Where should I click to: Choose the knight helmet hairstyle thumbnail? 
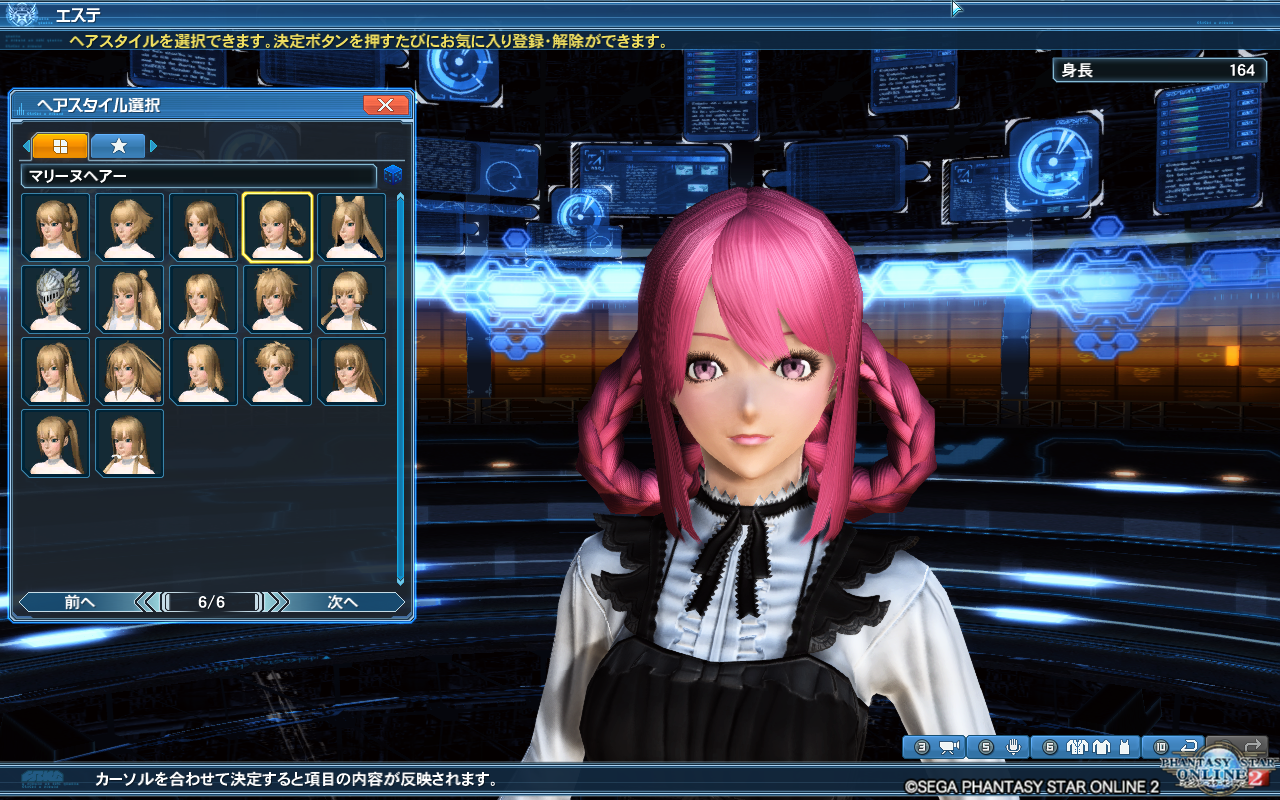point(55,299)
